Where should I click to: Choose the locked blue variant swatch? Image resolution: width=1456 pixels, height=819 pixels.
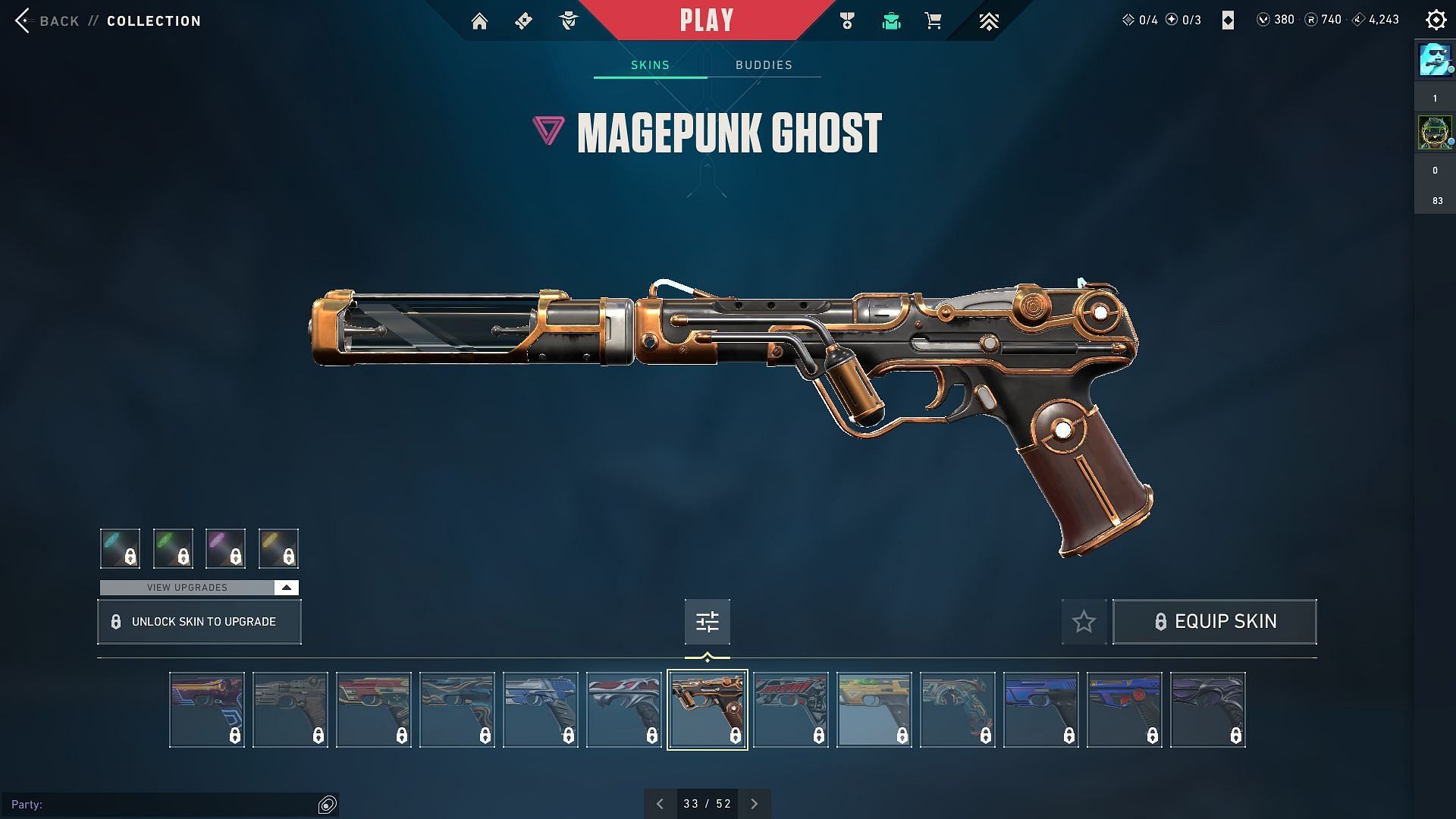[x=120, y=548]
